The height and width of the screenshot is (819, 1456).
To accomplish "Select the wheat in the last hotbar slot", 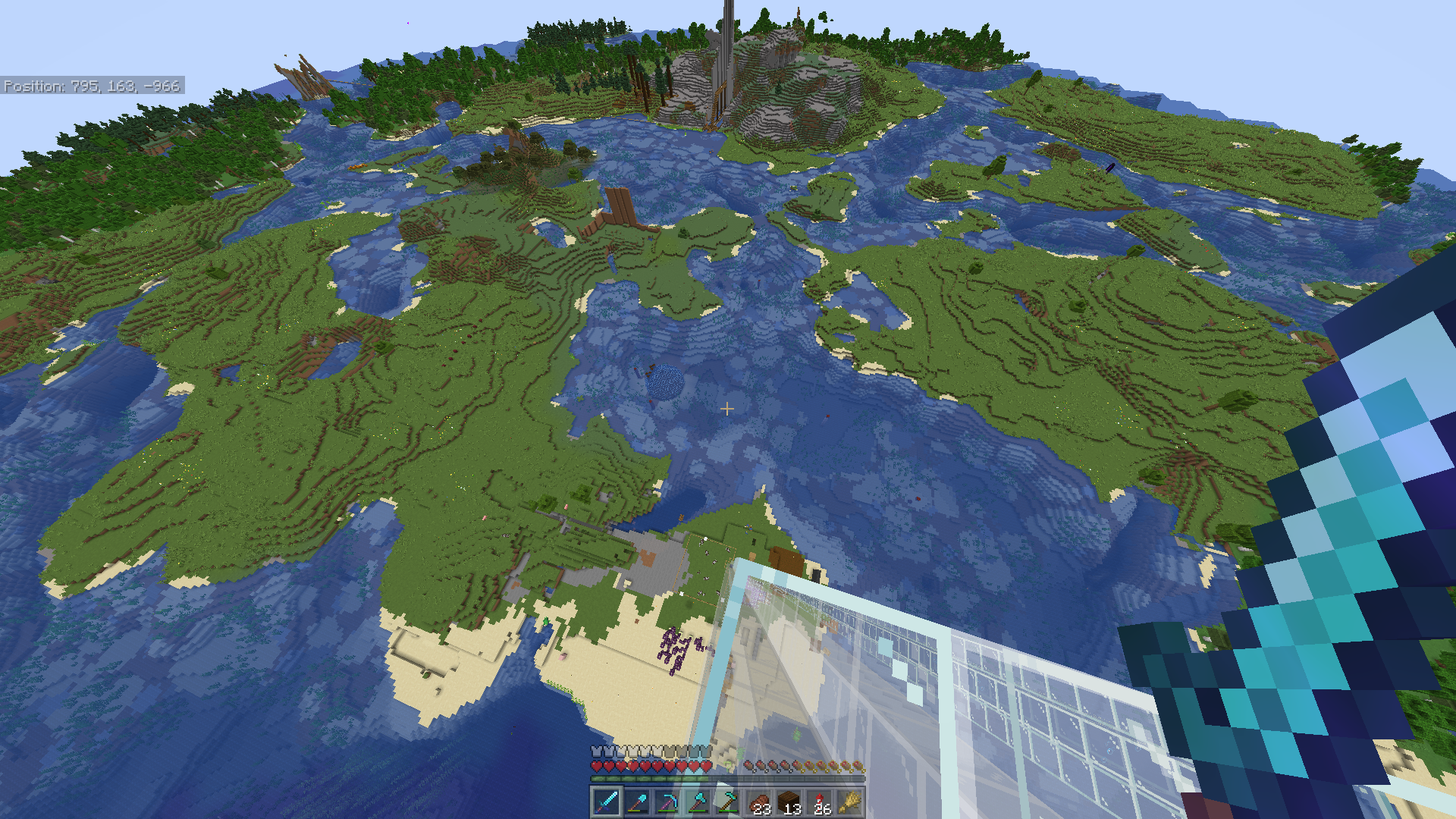I will point(852,802).
